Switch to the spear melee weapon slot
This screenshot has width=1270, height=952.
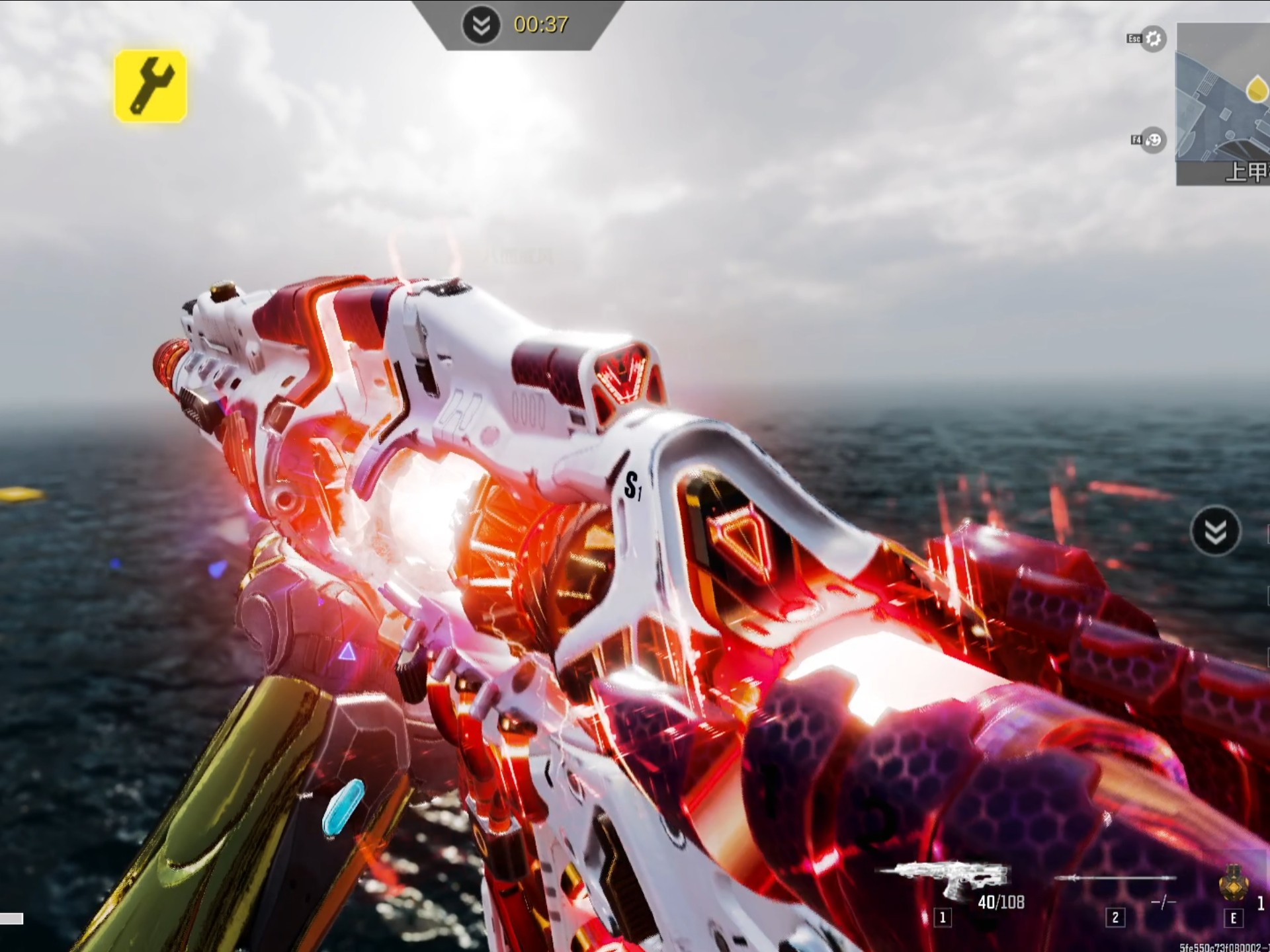pos(1116,883)
